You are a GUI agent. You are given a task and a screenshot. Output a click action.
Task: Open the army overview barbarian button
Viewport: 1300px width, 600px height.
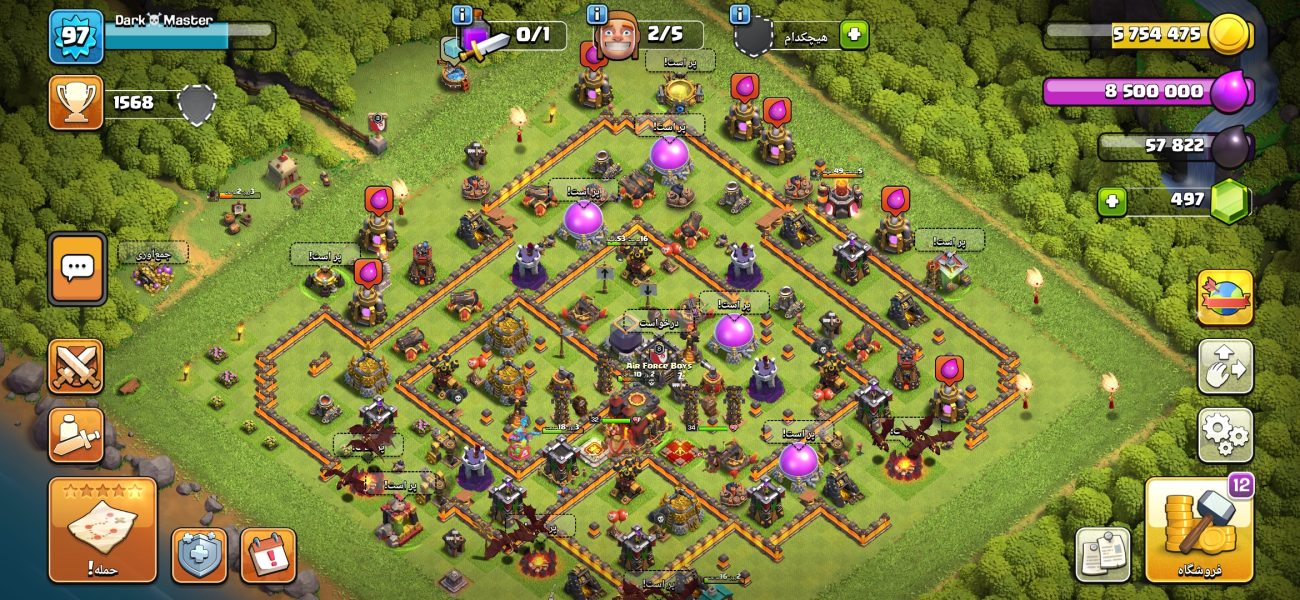(76, 434)
